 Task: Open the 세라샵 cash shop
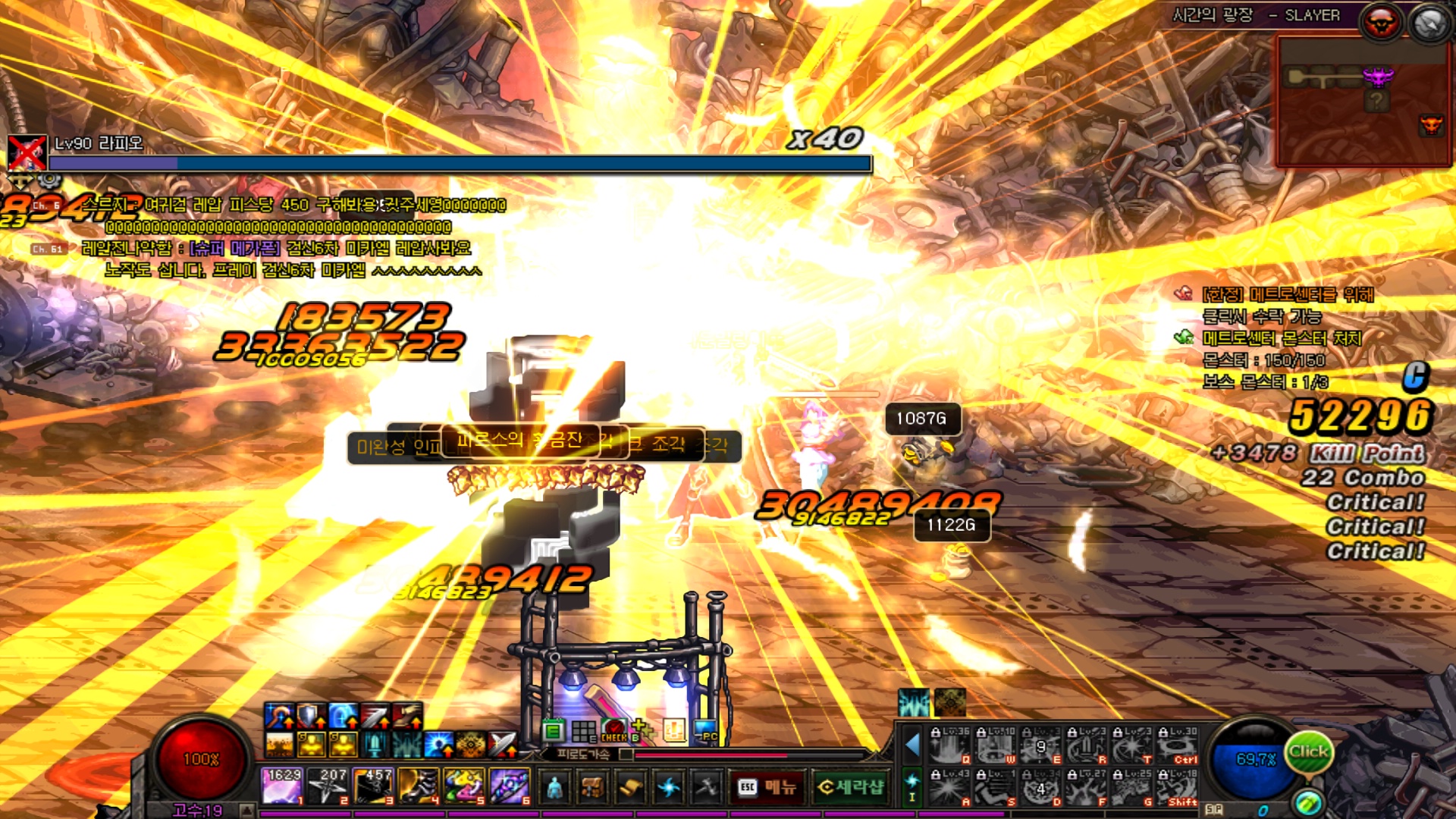tap(851, 788)
